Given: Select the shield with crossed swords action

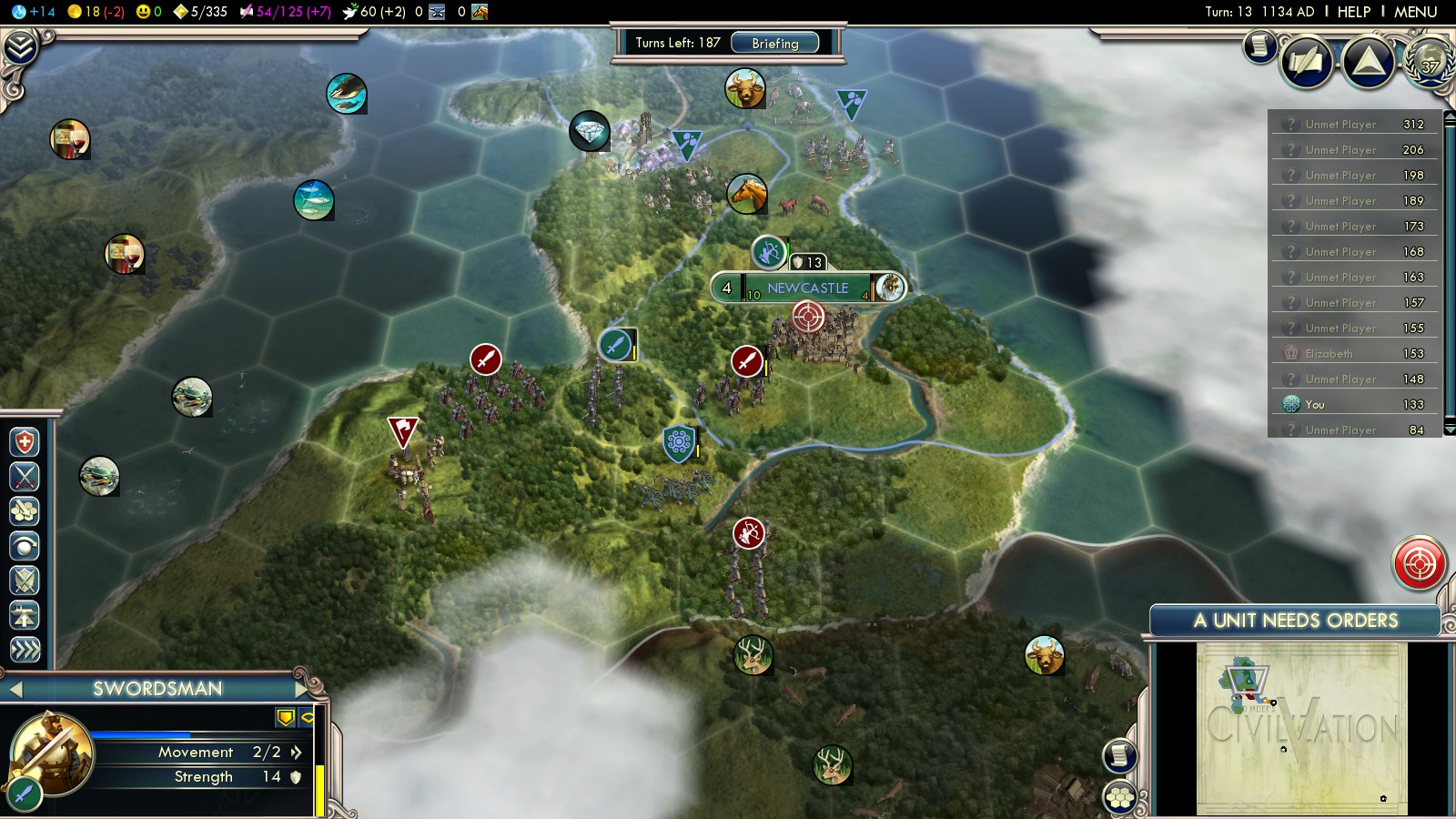Looking at the screenshot, I should tap(25, 581).
